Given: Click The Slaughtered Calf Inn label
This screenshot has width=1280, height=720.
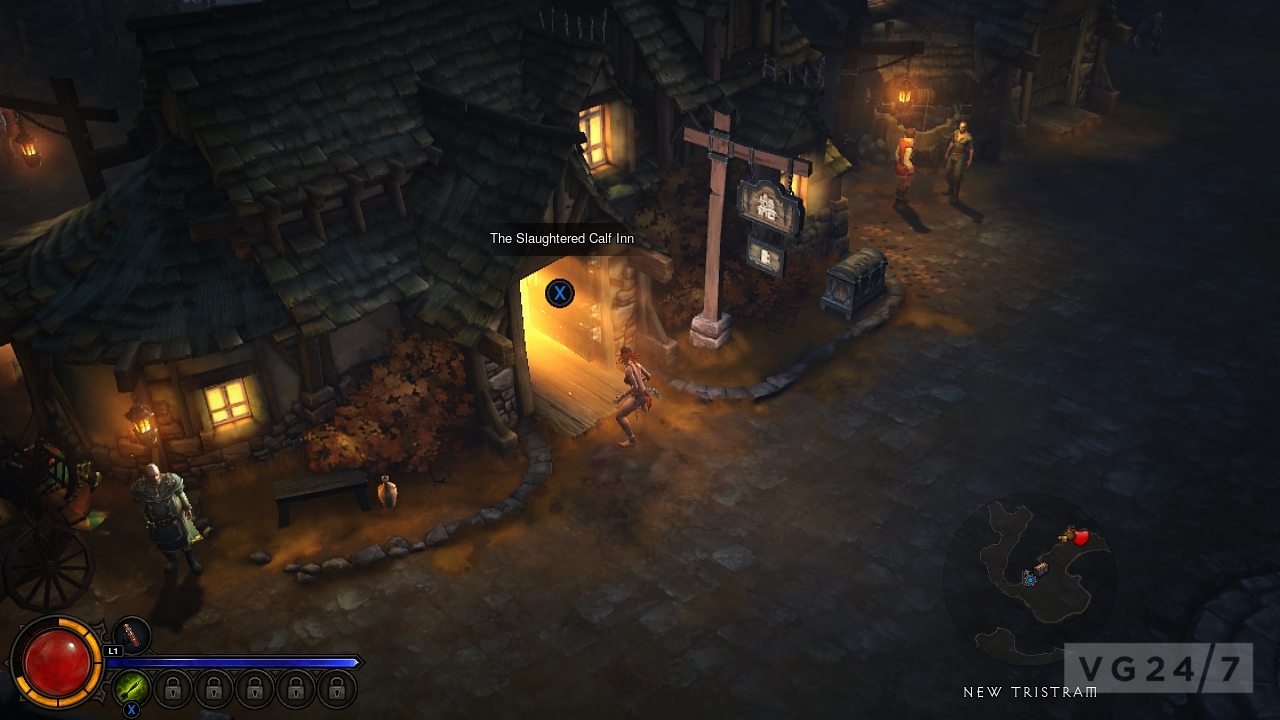Looking at the screenshot, I should 561,239.
